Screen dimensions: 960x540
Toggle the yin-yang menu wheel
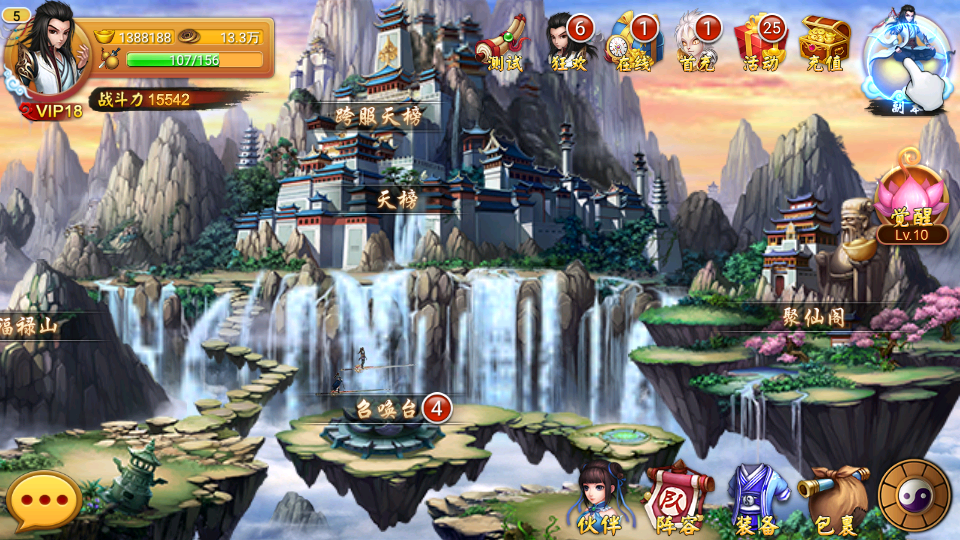(914, 495)
